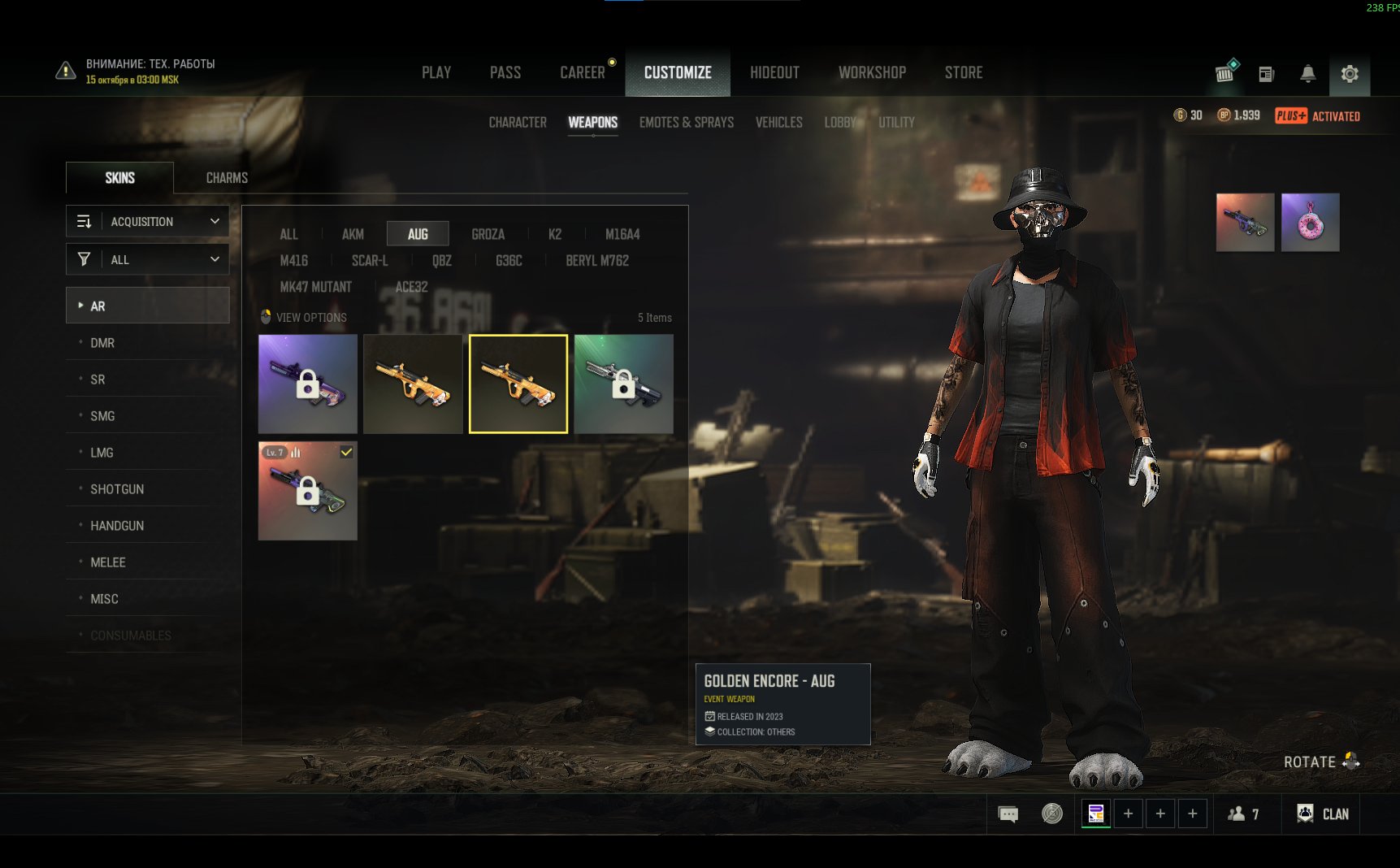
Task: Go to the Store menu
Action: coord(964,72)
